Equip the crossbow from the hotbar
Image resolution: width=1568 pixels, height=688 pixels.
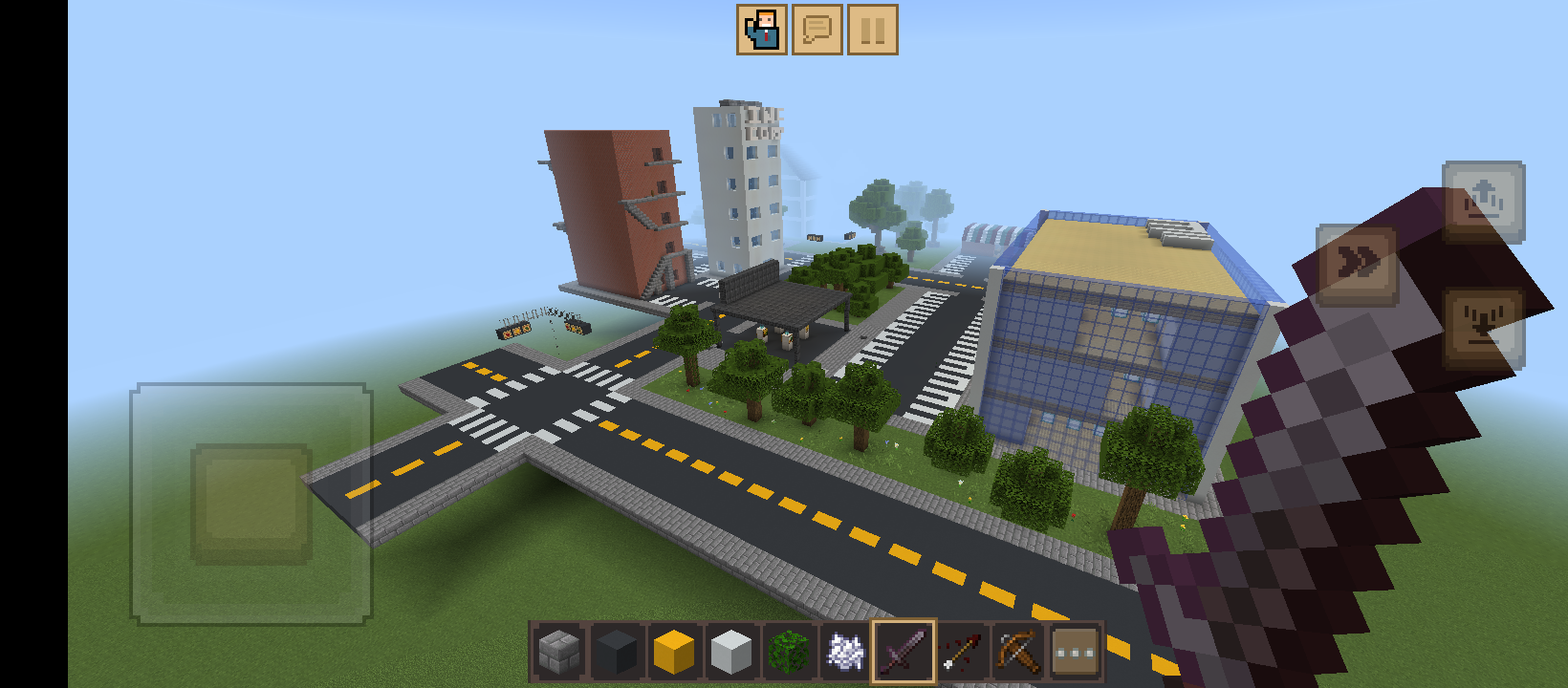coord(1015,650)
